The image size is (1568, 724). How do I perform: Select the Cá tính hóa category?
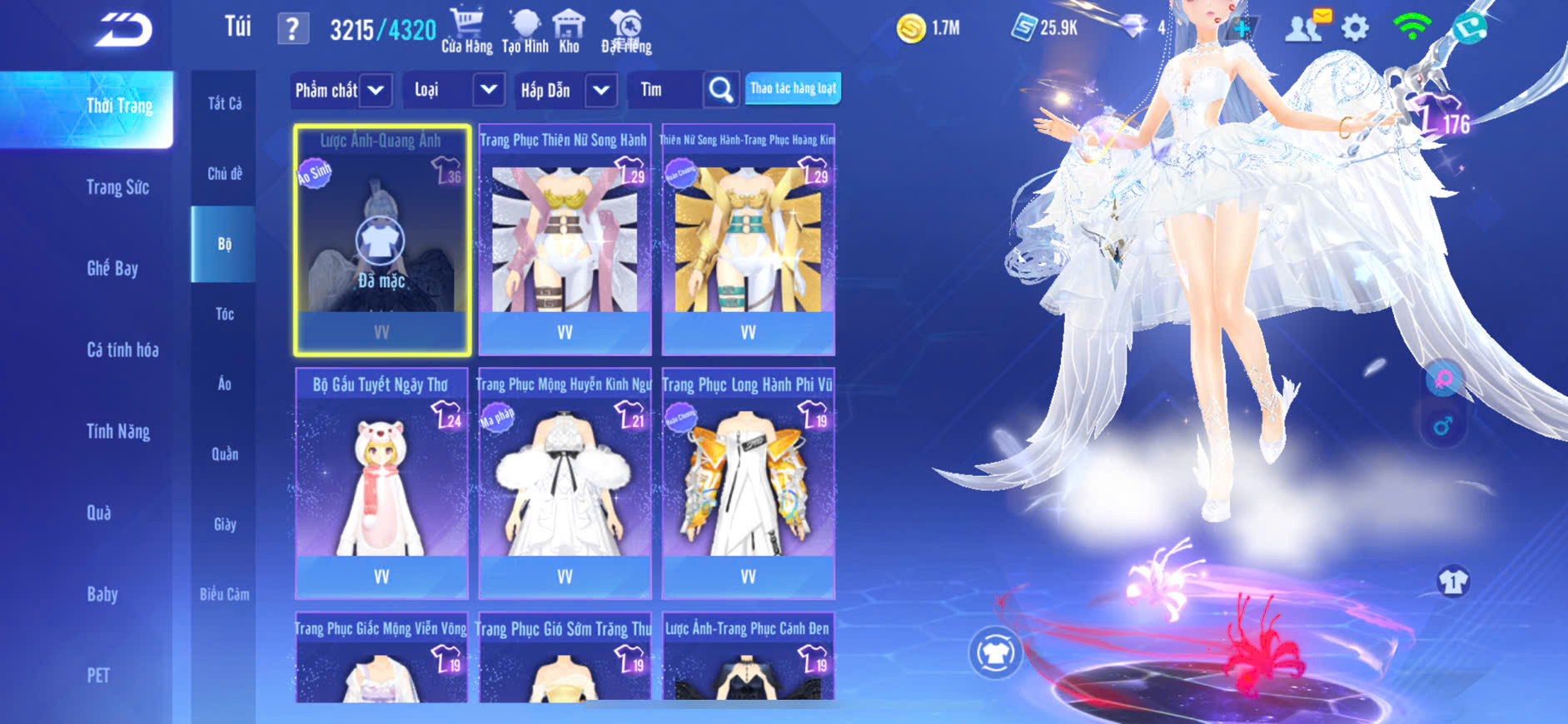click(x=122, y=350)
